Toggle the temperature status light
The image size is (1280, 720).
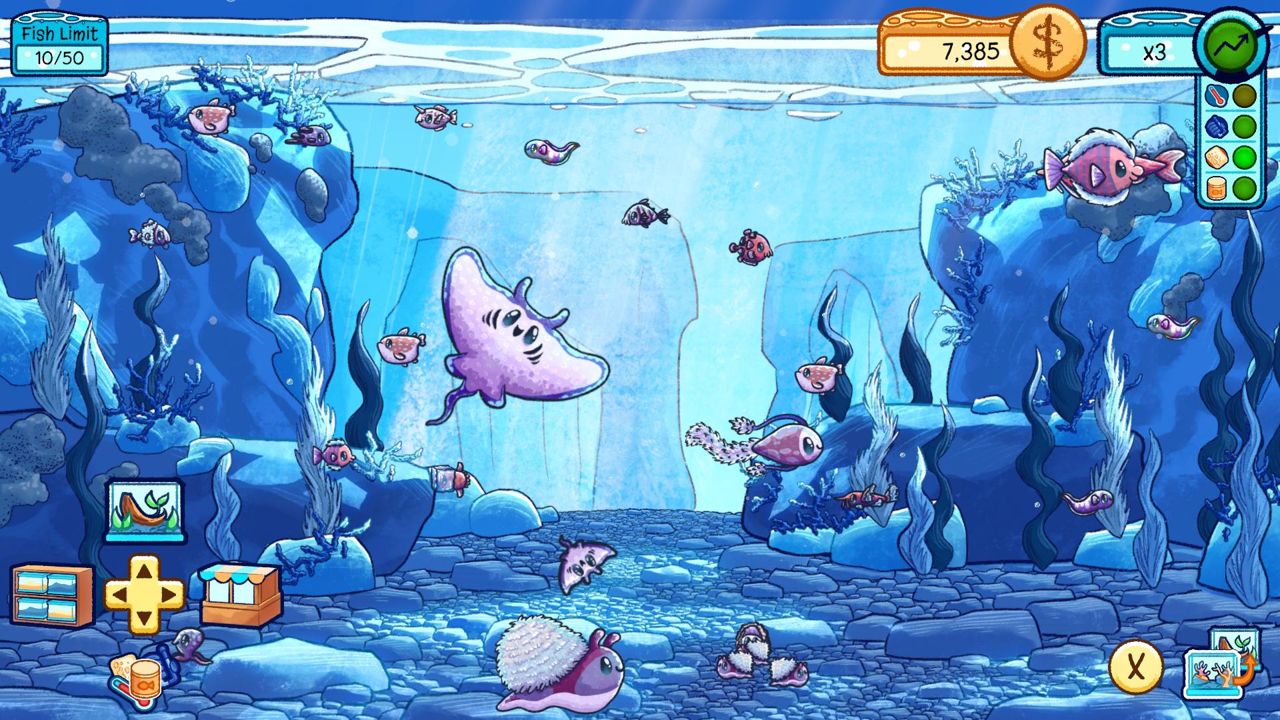click(x=1243, y=97)
